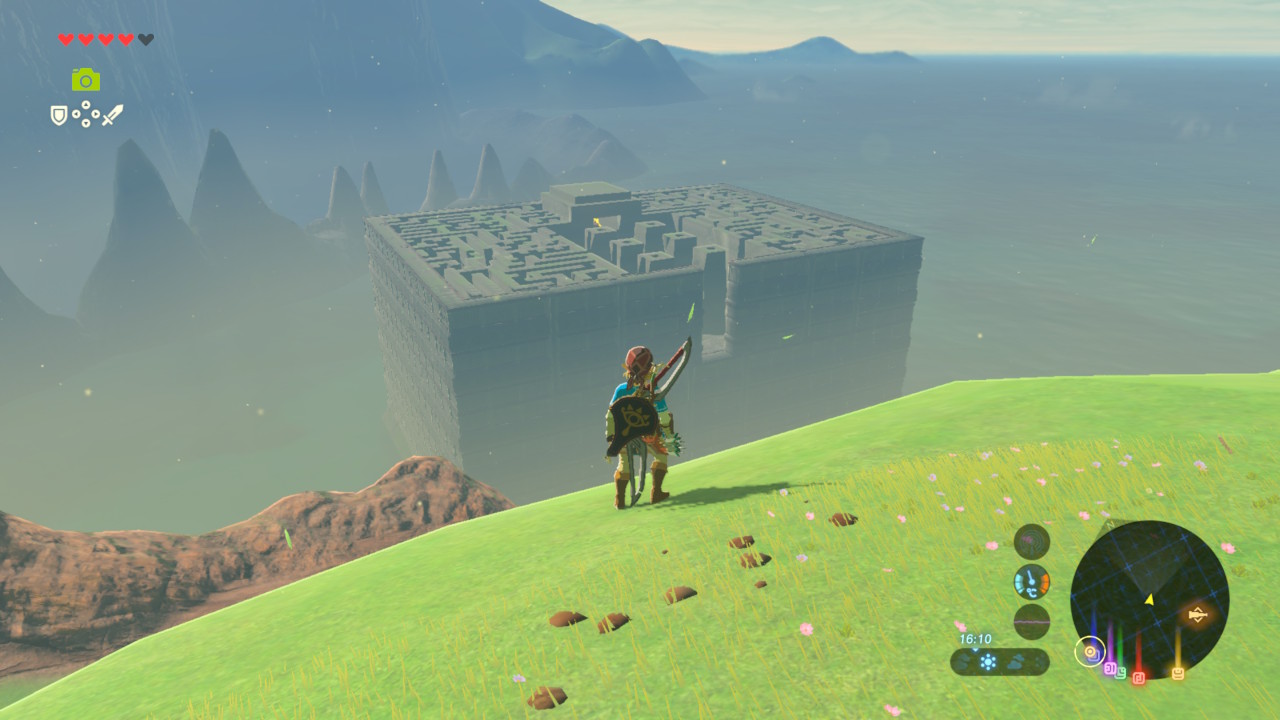
Task: Select the red pin marker on the minimap
Action: (1138, 677)
